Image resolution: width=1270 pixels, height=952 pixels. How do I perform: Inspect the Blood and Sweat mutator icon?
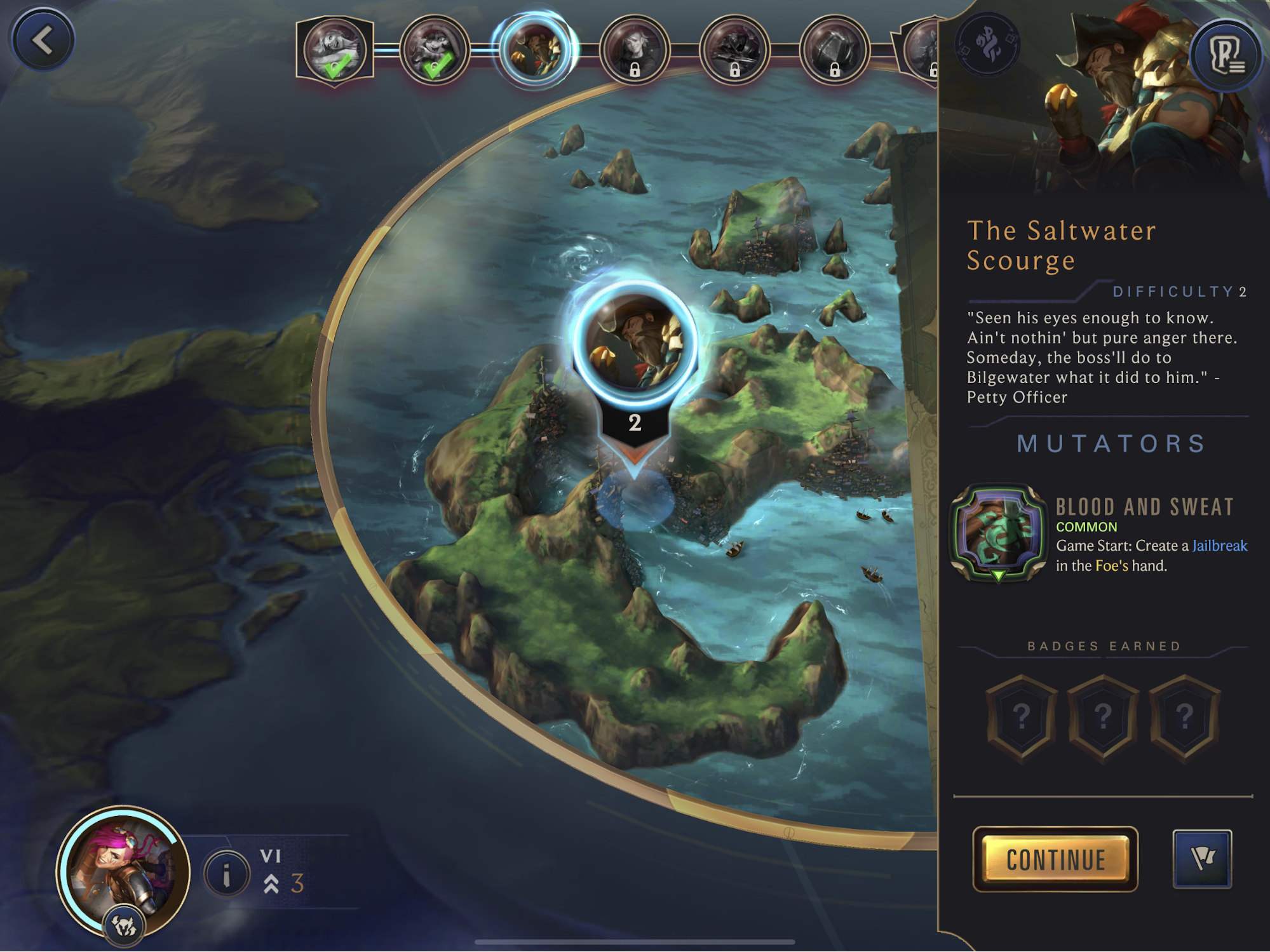(998, 532)
